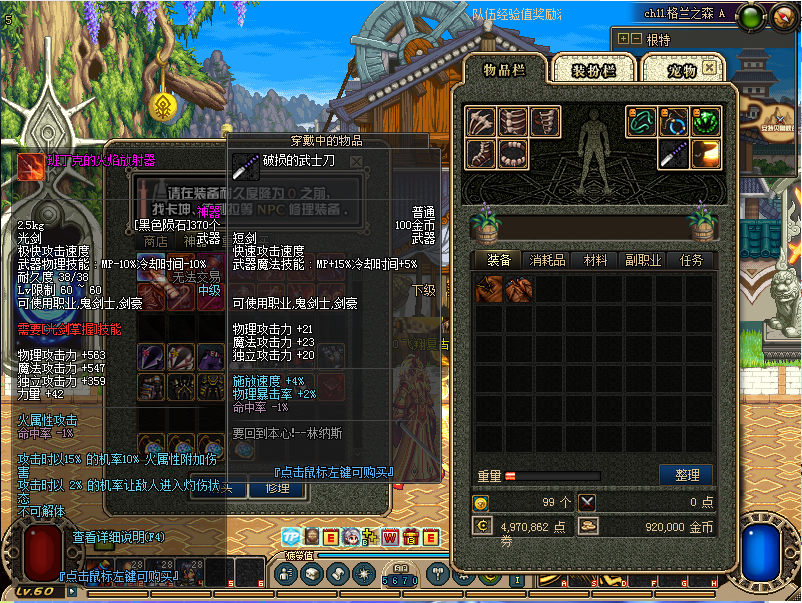Click the equipped bone claw shoulder slot

coord(480,122)
